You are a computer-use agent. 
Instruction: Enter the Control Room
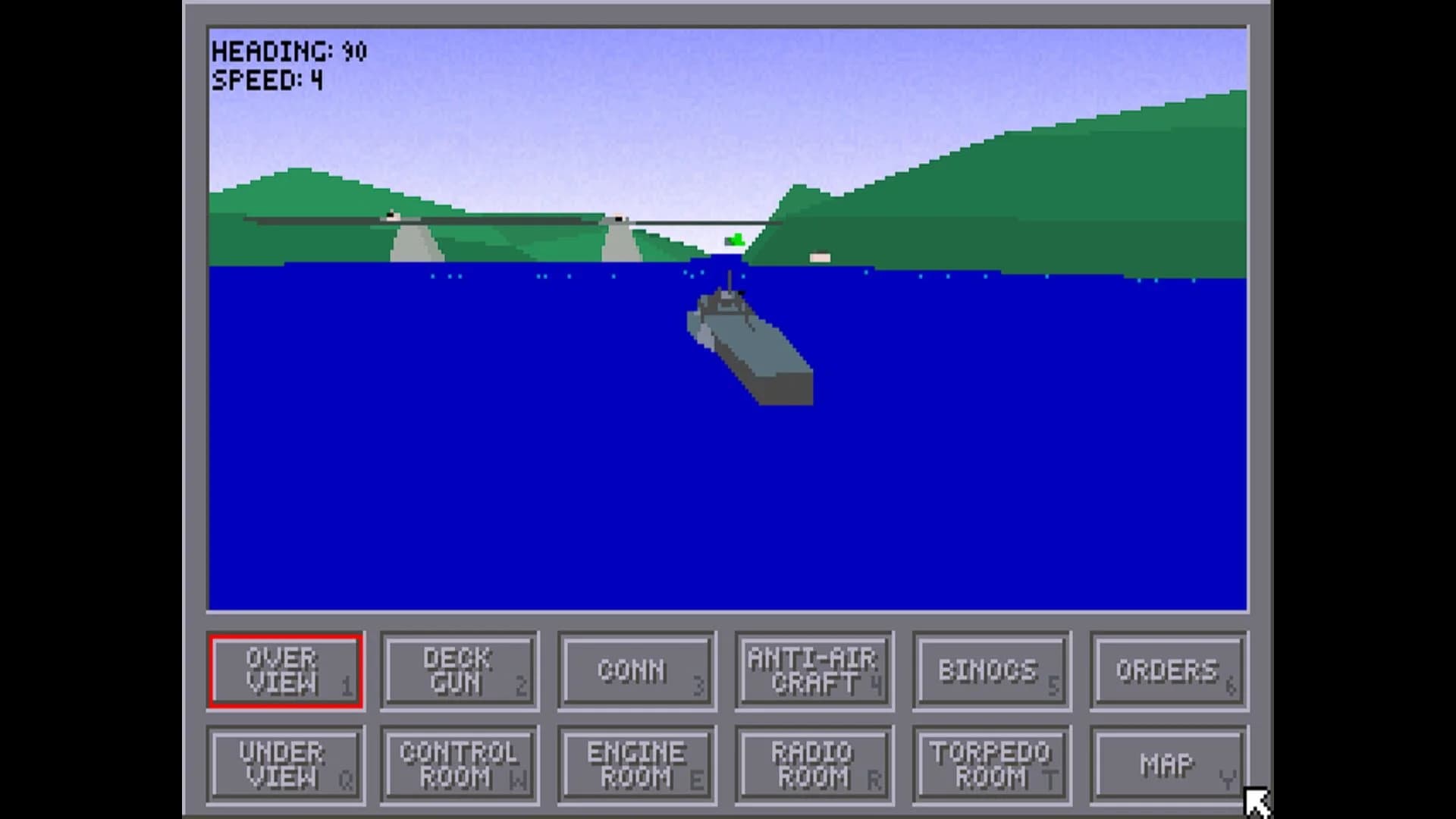(460, 764)
